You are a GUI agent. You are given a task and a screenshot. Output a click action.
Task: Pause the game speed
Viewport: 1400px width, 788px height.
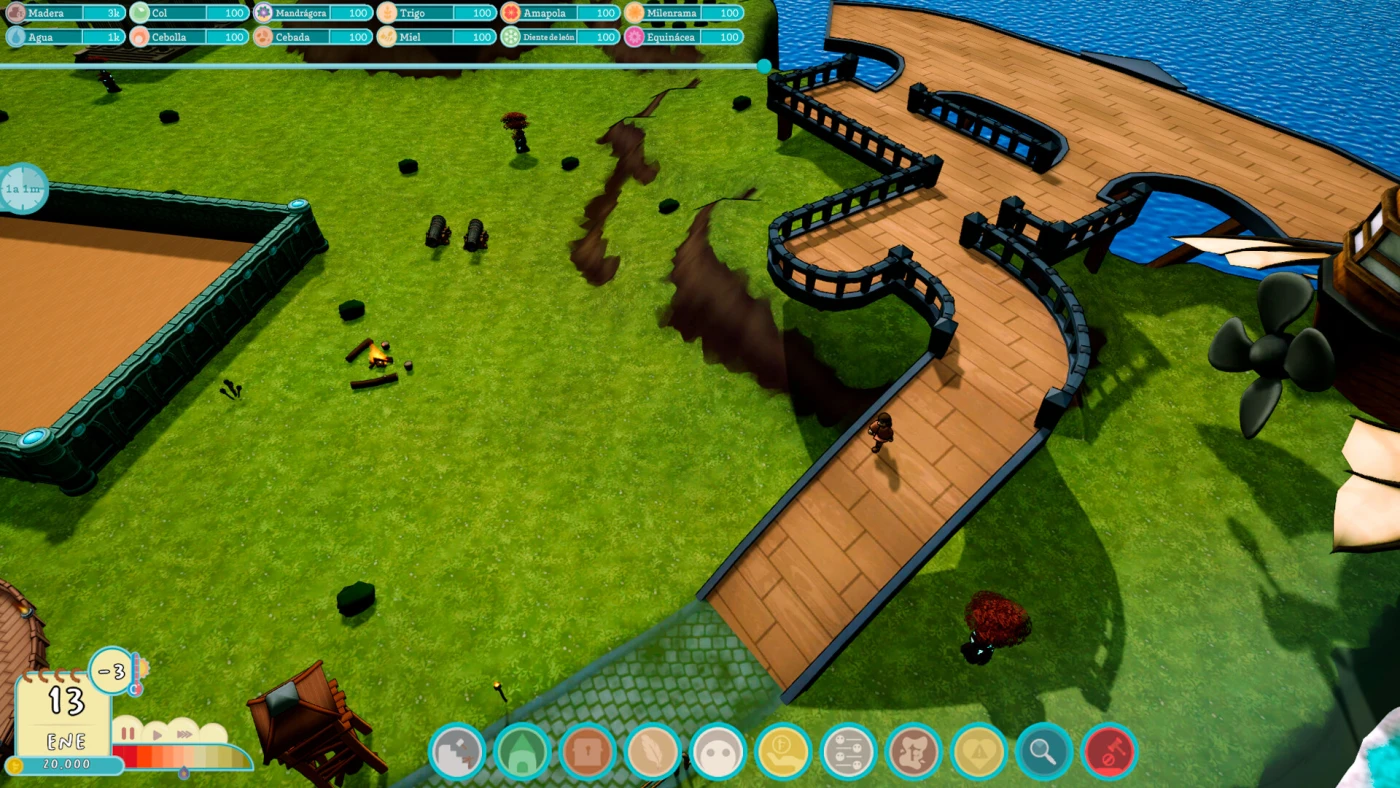(128, 733)
